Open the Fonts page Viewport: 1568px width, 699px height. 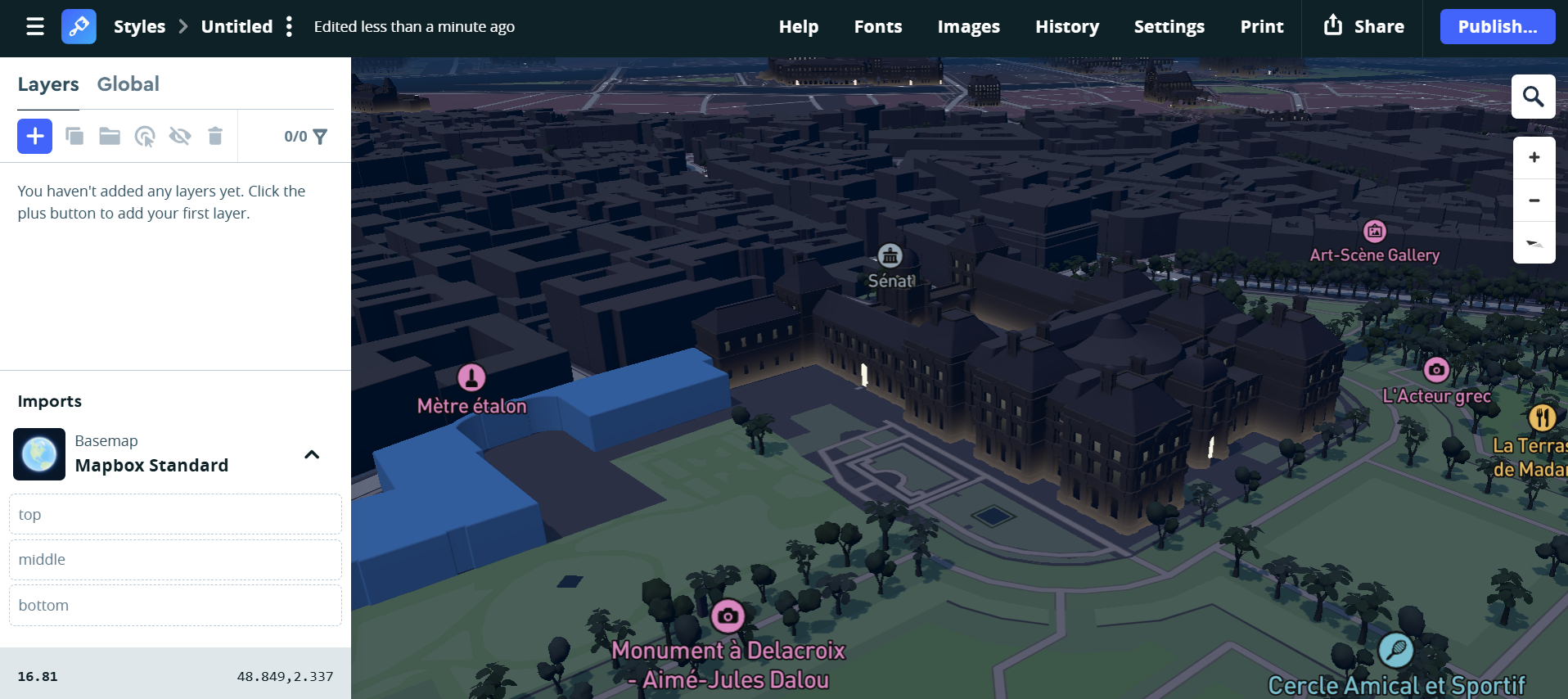tap(877, 26)
